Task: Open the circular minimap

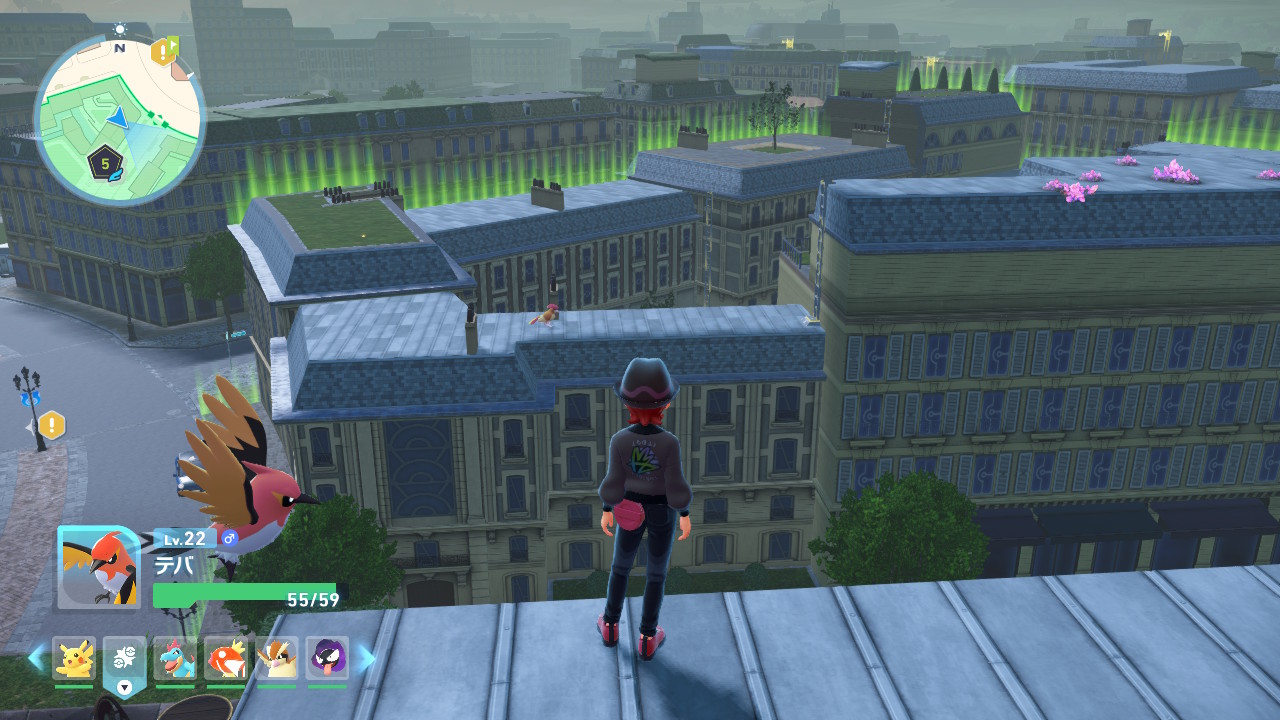Action: (x=119, y=119)
